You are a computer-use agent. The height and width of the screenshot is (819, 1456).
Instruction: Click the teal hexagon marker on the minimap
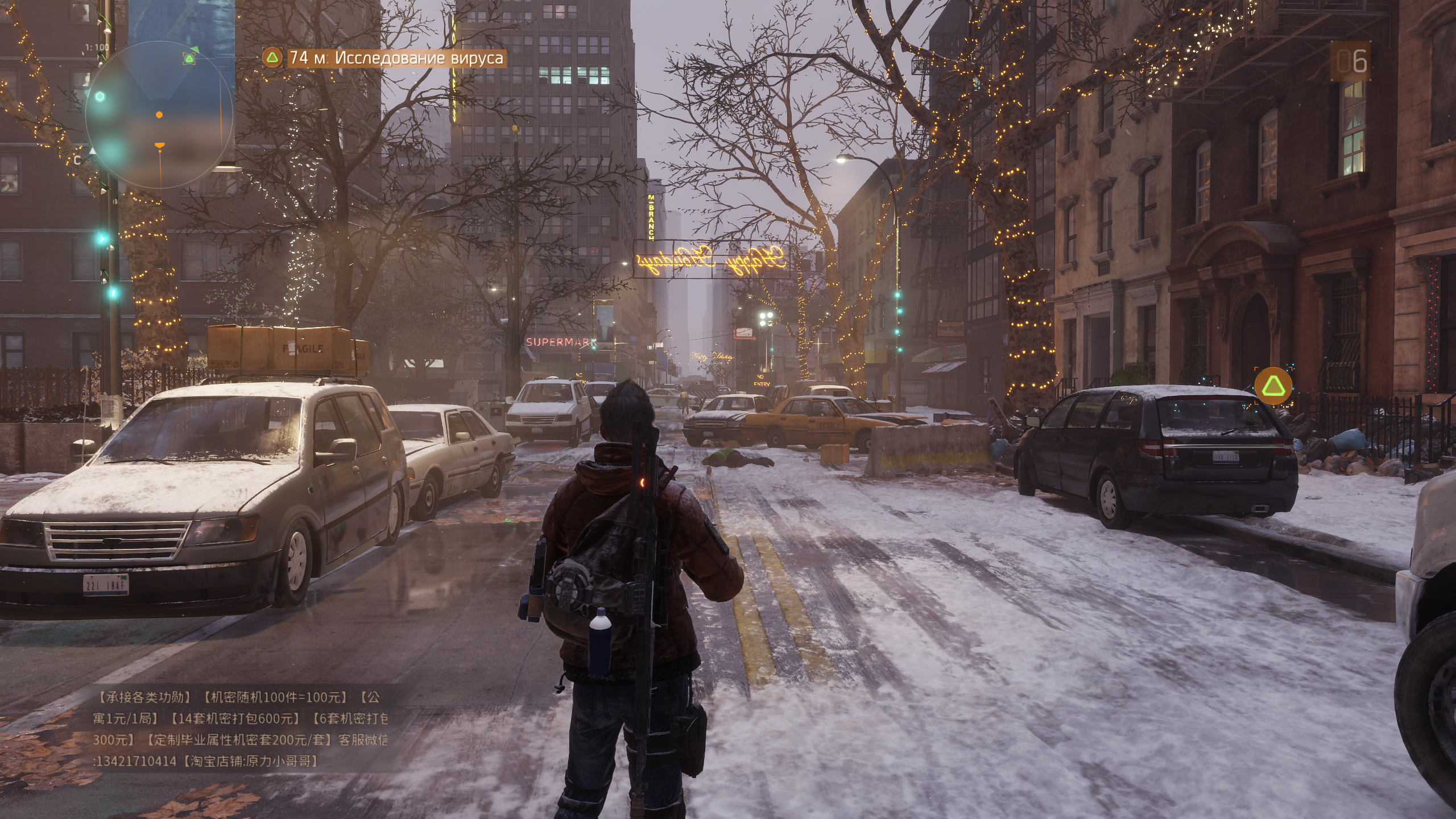[100, 97]
